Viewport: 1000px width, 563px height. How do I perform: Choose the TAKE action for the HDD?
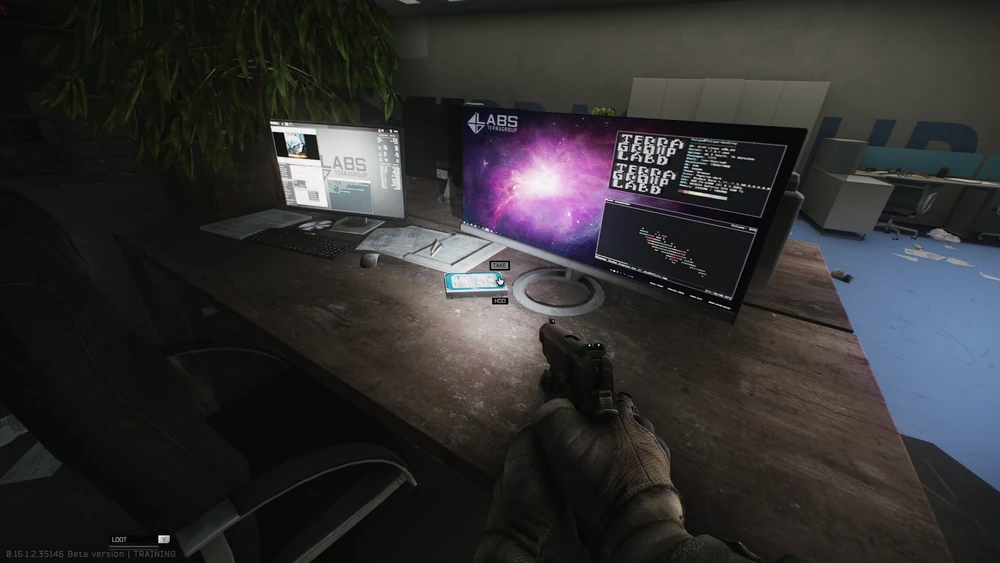pos(500,266)
